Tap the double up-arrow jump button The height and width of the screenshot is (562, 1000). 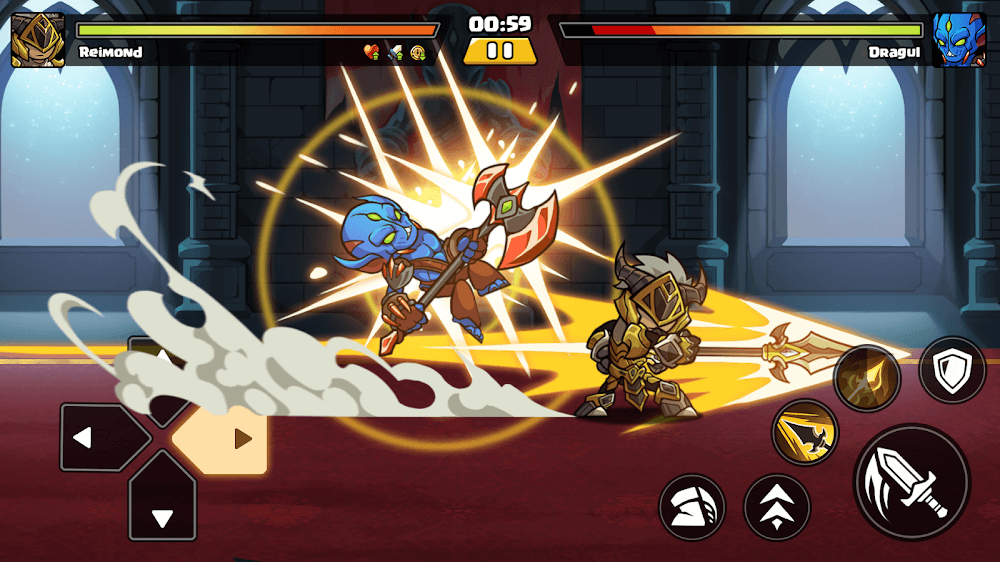777,507
